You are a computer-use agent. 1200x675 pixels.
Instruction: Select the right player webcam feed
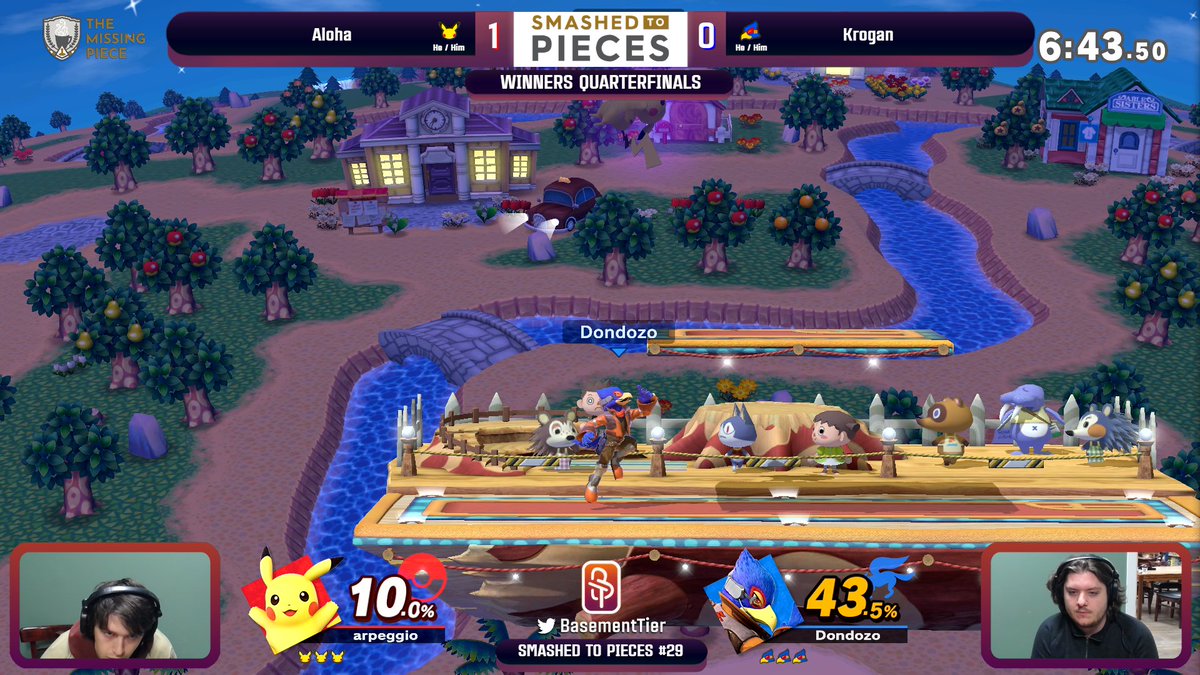[1086, 604]
